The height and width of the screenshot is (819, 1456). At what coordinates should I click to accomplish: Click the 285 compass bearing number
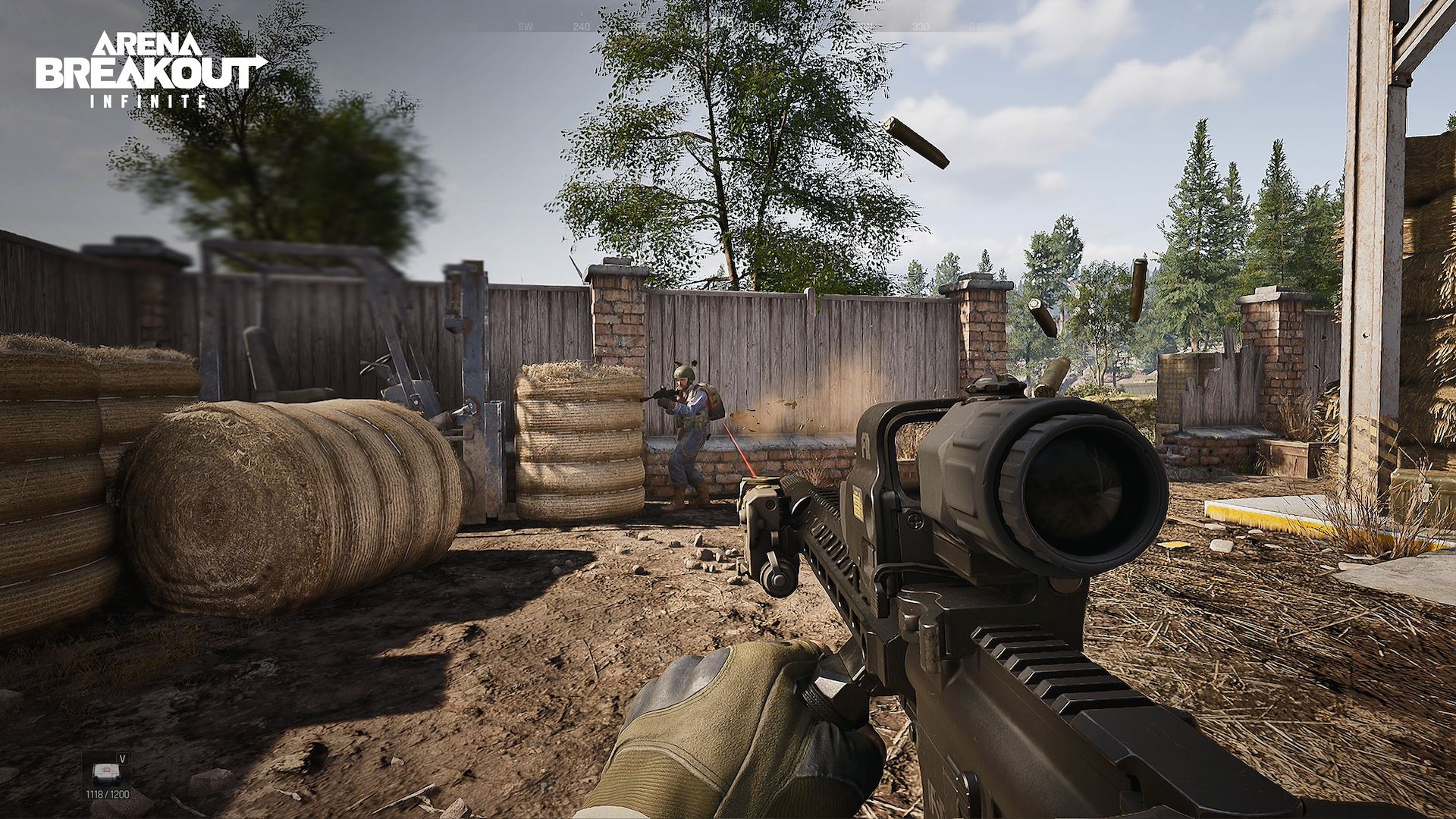pyautogui.click(x=750, y=27)
